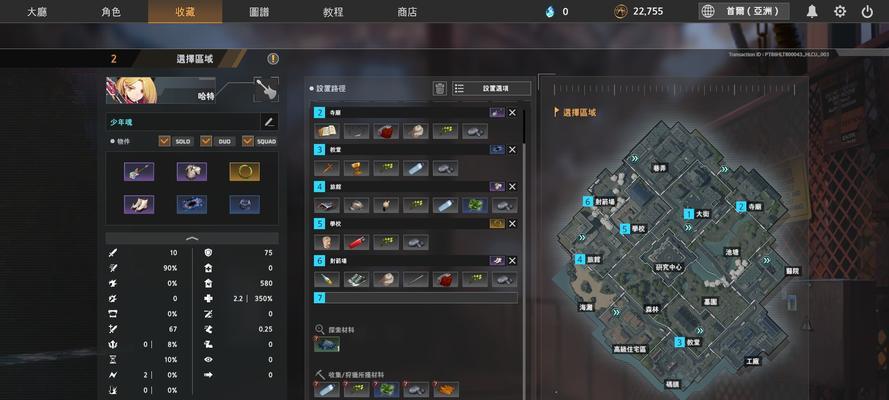Switch to the 角色 characters tab
The image size is (889, 400).
click(x=110, y=12)
